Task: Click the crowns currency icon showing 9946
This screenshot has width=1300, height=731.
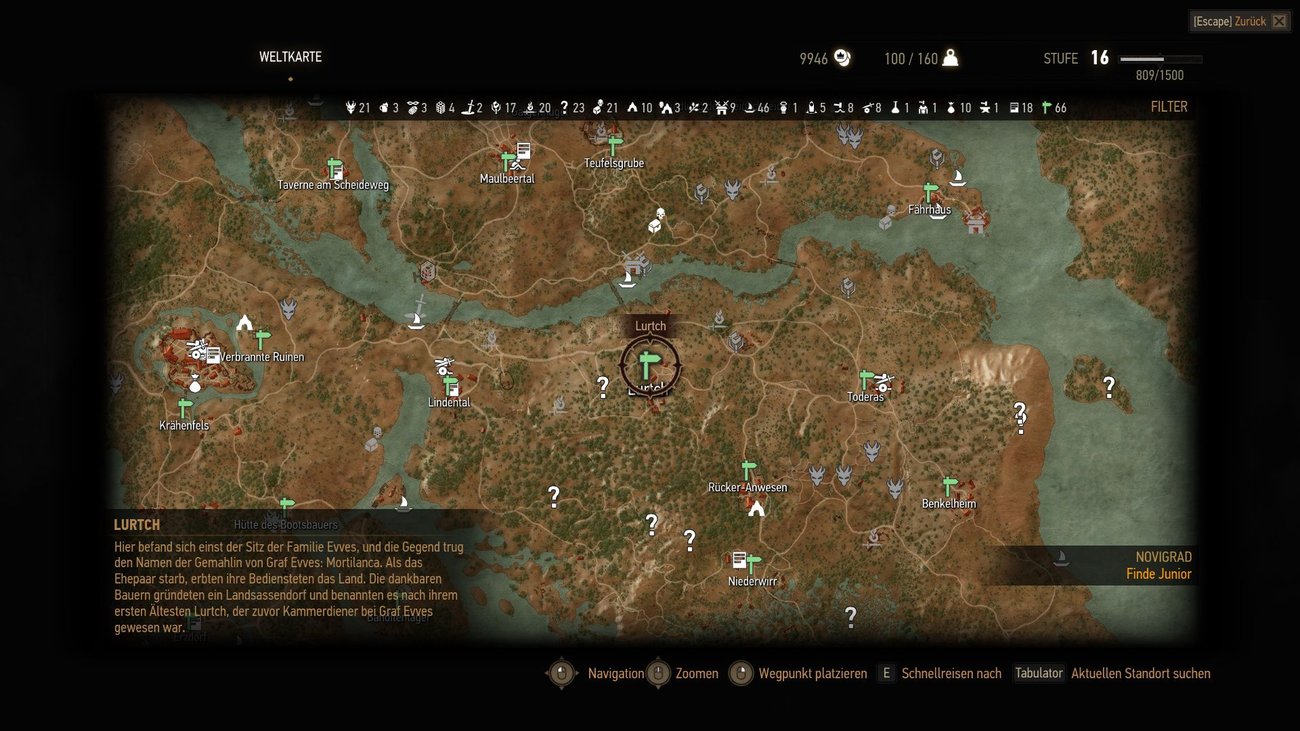Action: click(x=840, y=58)
